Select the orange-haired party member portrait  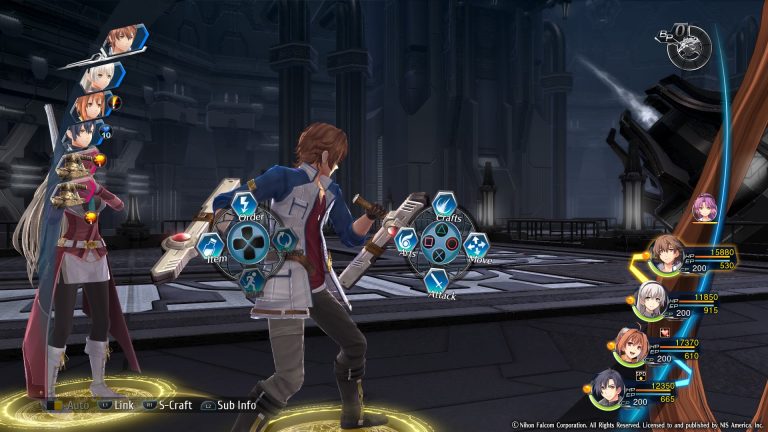coord(629,344)
